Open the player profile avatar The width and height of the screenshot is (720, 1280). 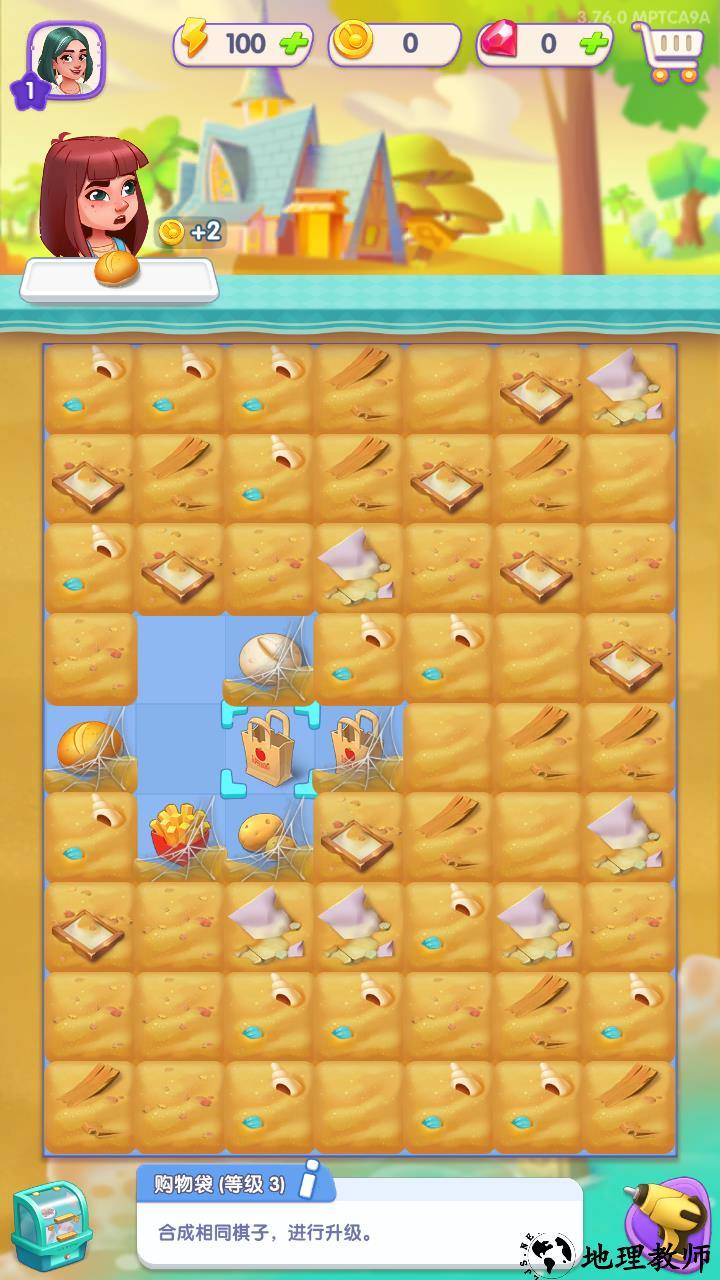click(x=66, y=60)
